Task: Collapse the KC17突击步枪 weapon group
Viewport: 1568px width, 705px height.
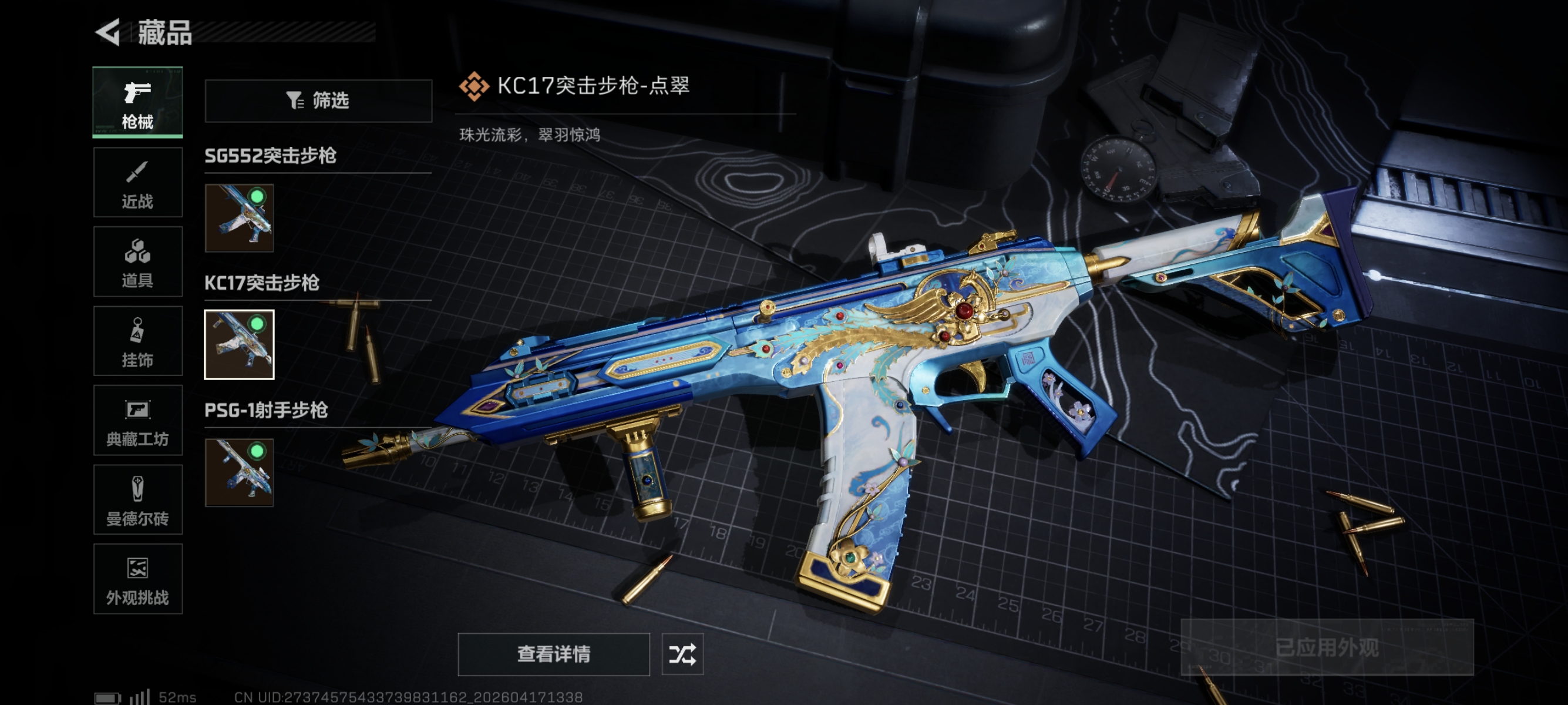Action: [263, 283]
